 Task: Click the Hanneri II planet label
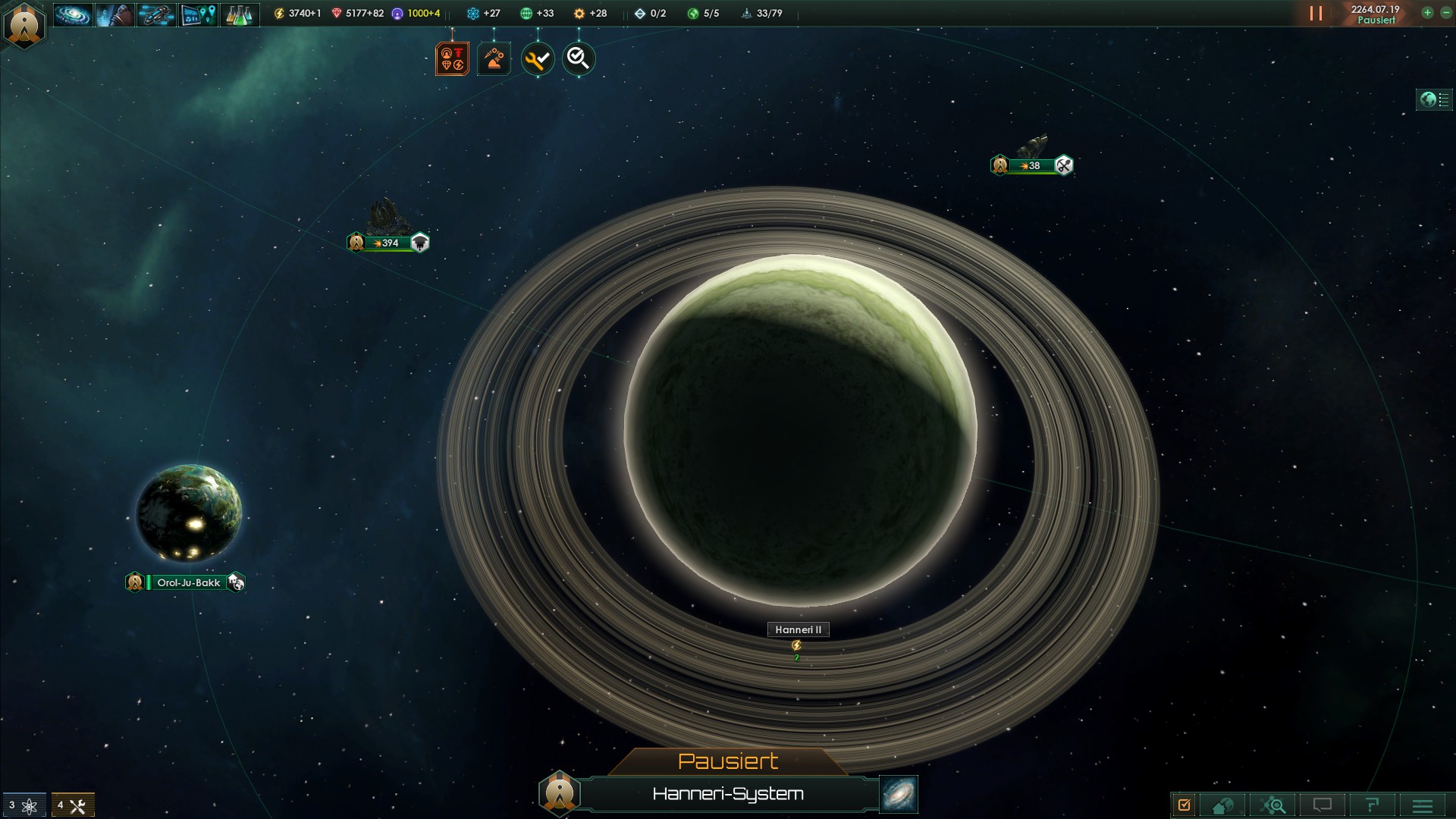coord(798,629)
